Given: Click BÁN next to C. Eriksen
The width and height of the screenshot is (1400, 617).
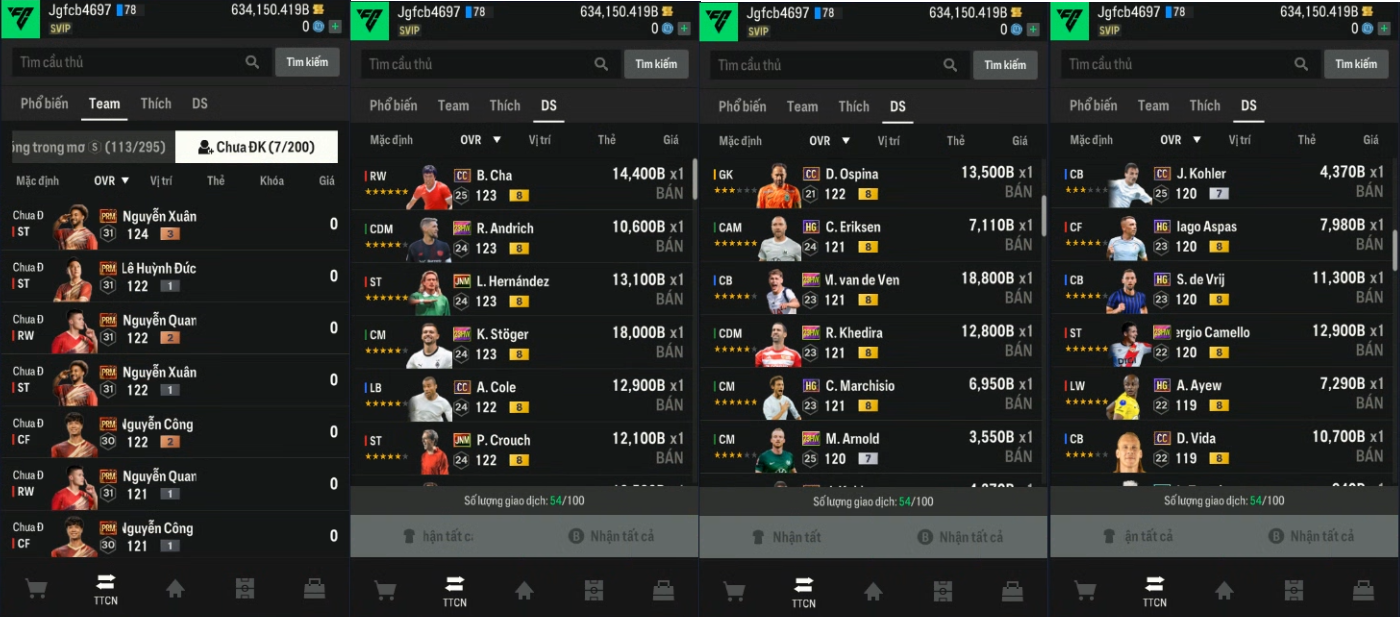Looking at the screenshot, I should [1018, 245].
